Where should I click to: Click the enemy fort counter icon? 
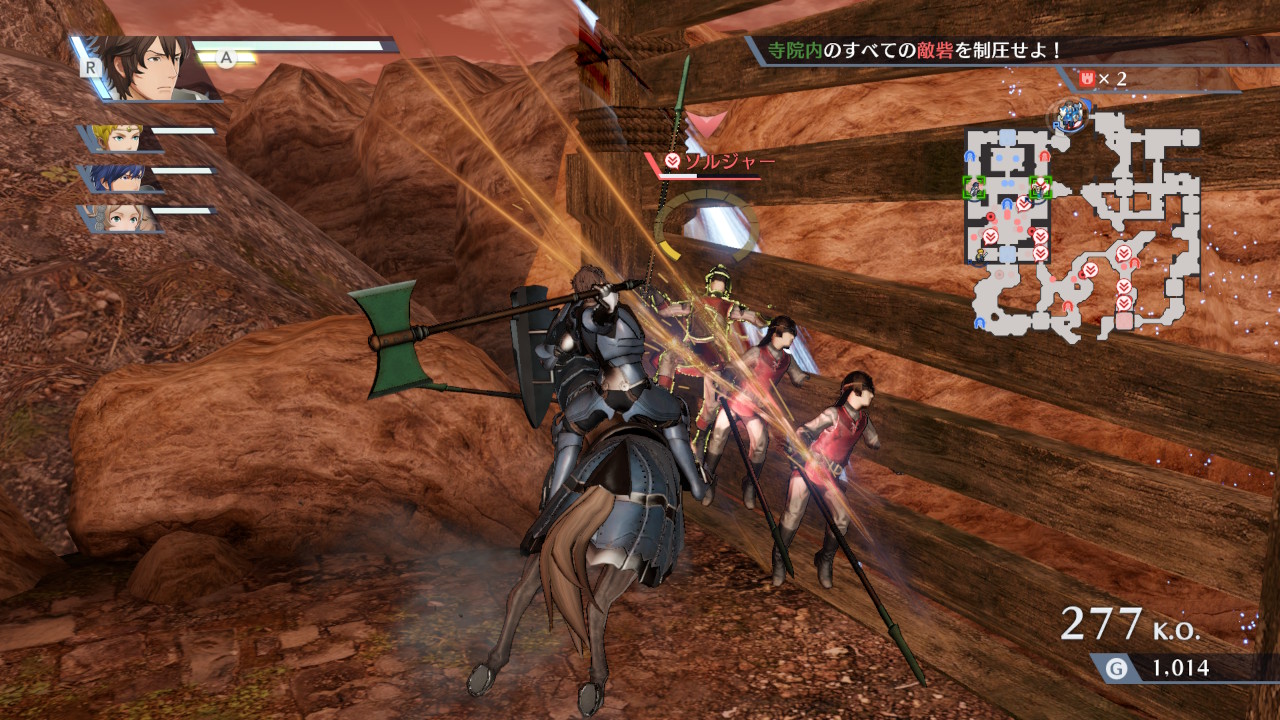tap(1086, 78)
